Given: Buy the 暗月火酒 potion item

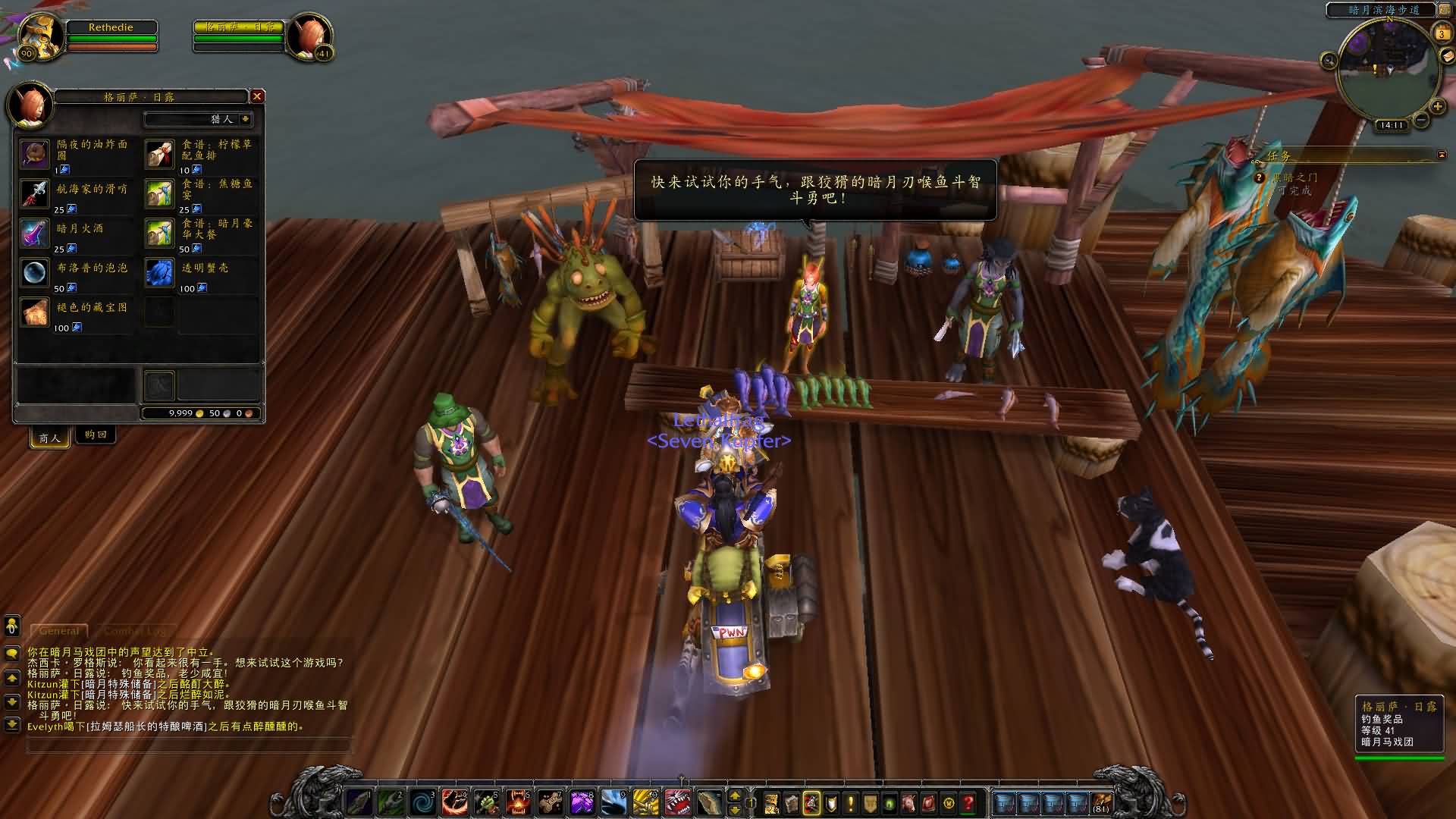Looking at the screenshot, I should coord(35,234).
